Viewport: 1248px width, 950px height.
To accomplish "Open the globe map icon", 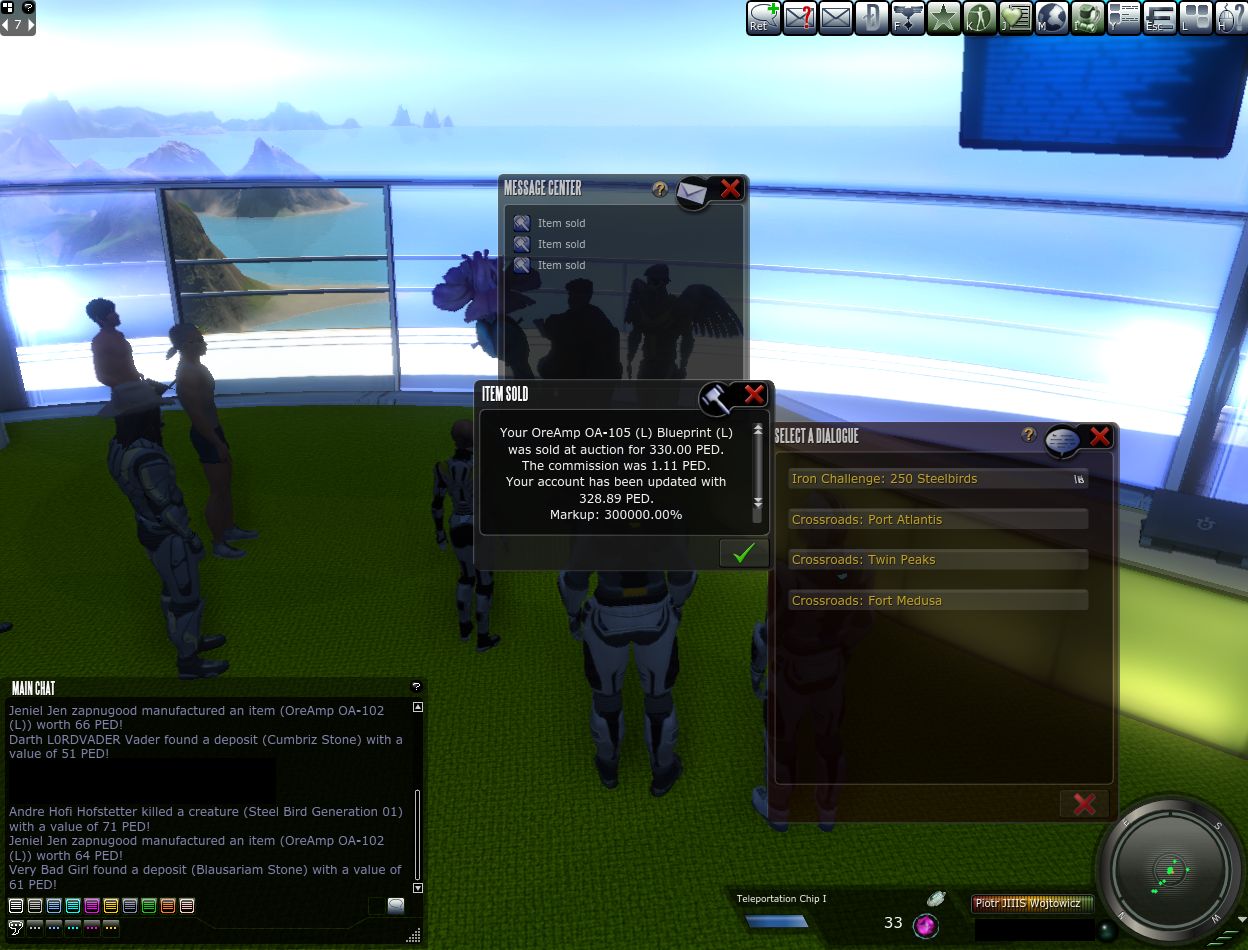I will [x=1052, y=18].
